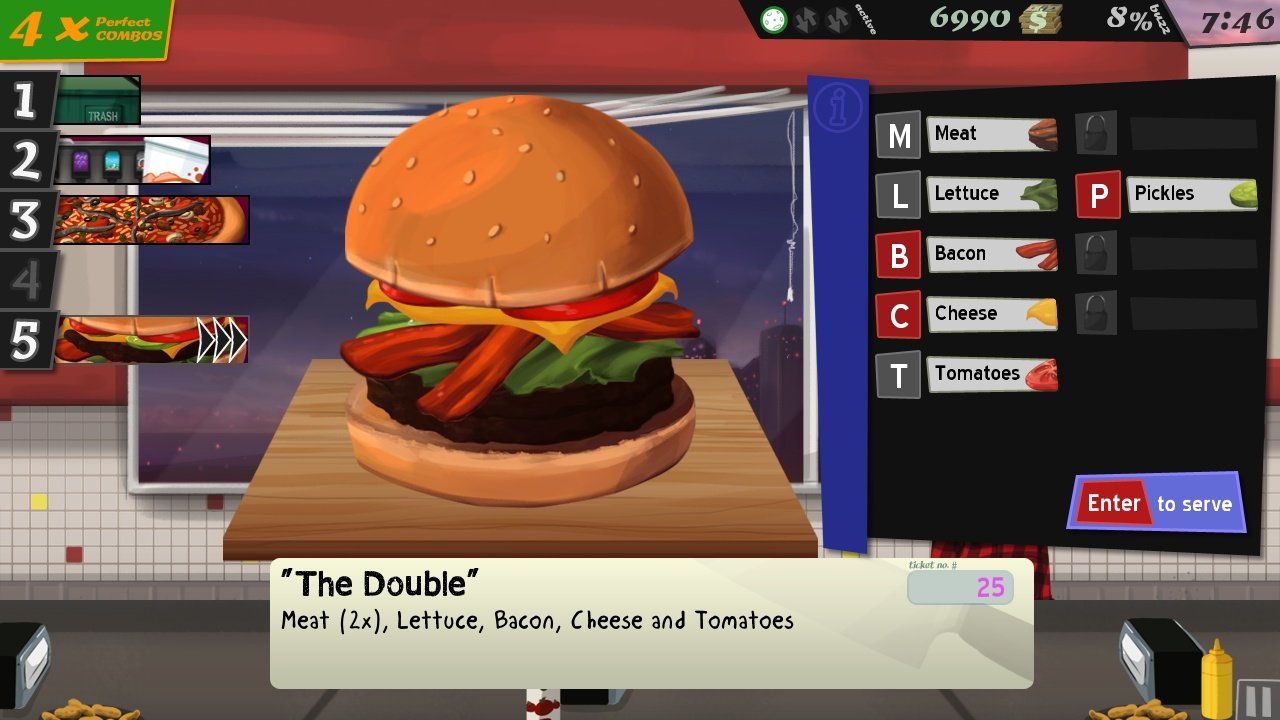The width and height of the screenshot is (1280, 720).
Task: Click the Lettuce ingredient button
Action: [991, 193]
